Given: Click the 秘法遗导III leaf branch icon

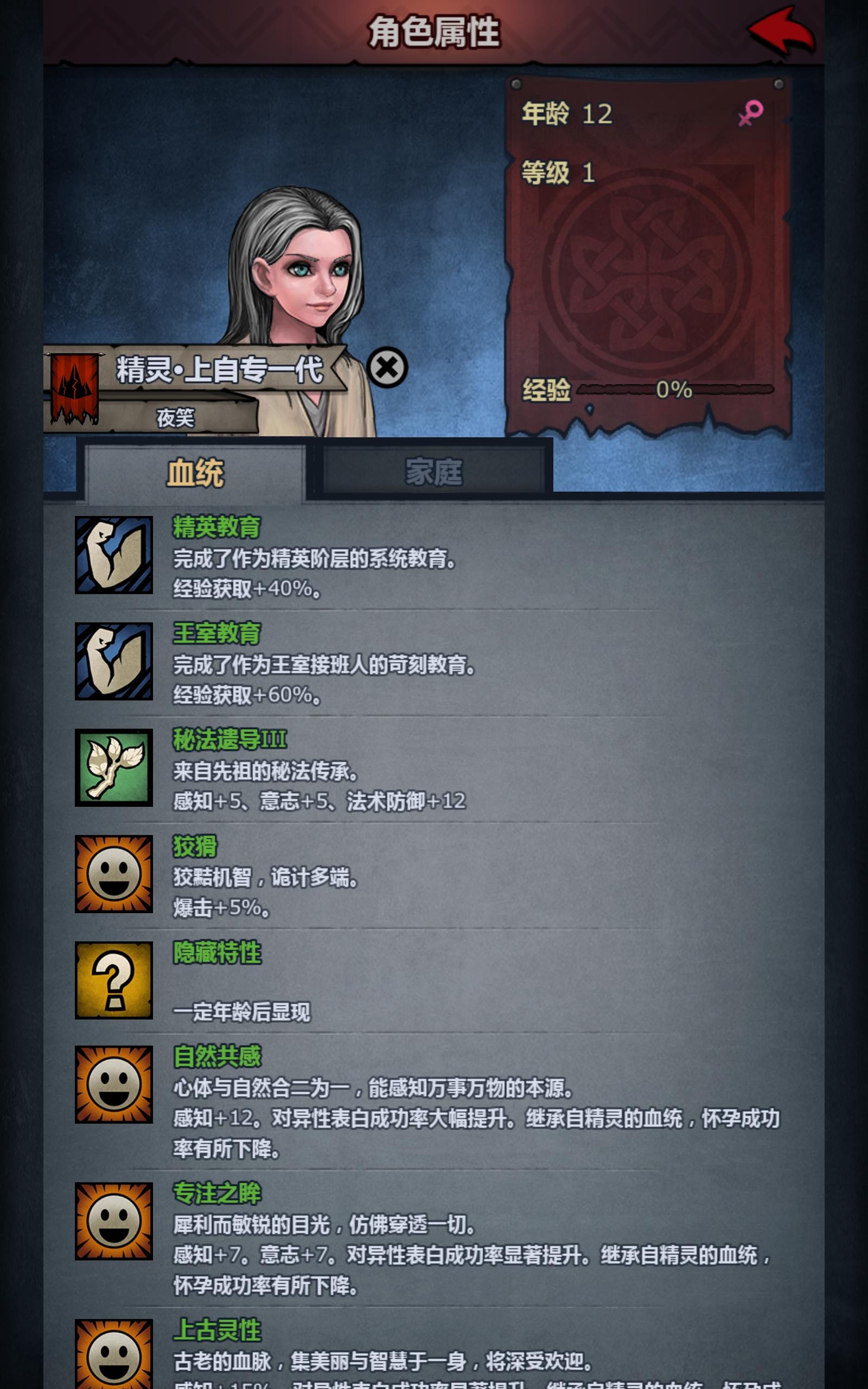Looking at the screenshot, I should tap(114, 766).
